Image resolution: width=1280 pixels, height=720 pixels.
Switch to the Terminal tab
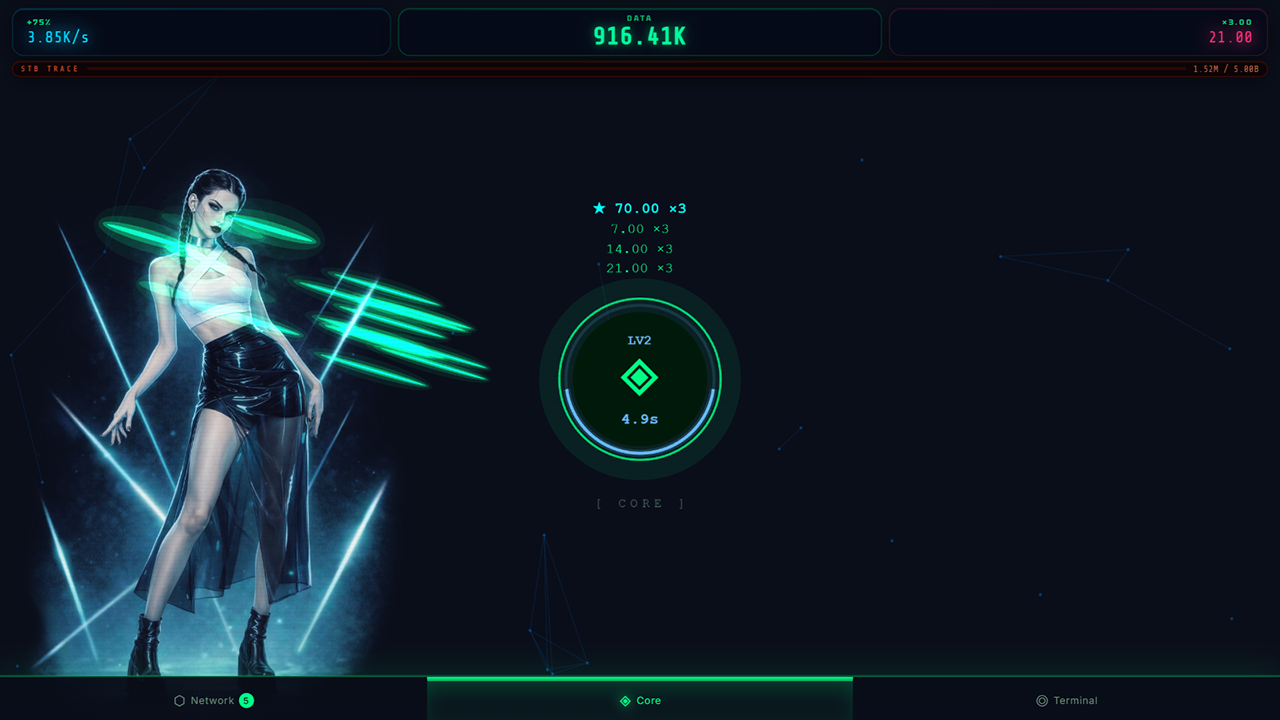point(1067,700)
